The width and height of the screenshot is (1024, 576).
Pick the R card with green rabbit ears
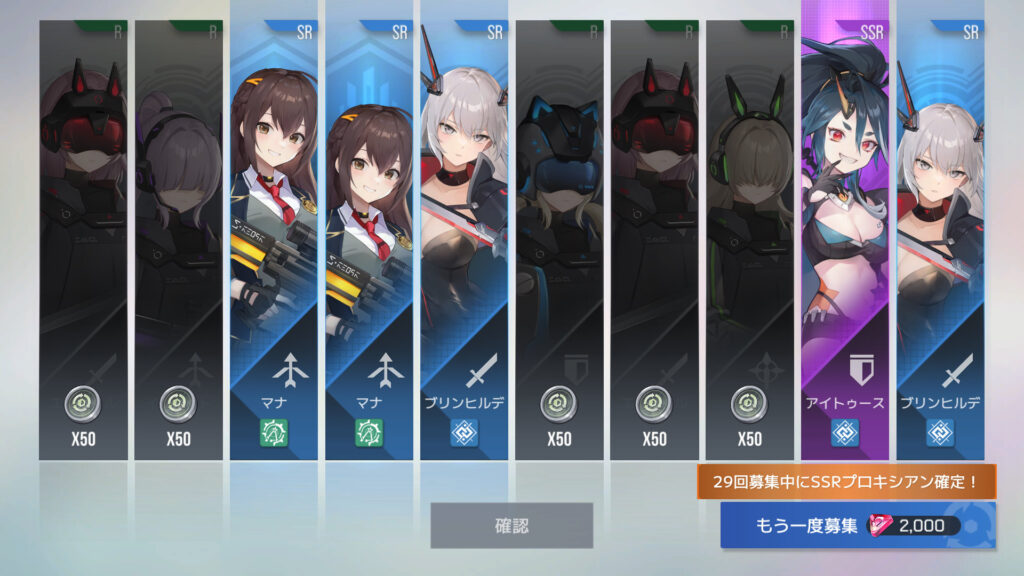click(749, 240)
